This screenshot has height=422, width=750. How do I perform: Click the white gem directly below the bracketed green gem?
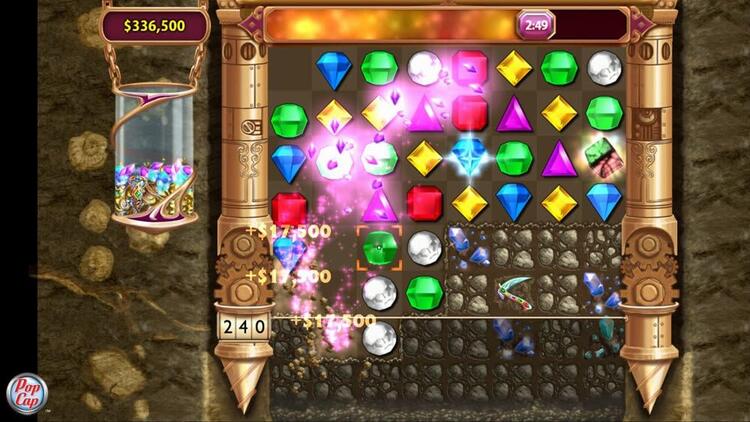379,292
